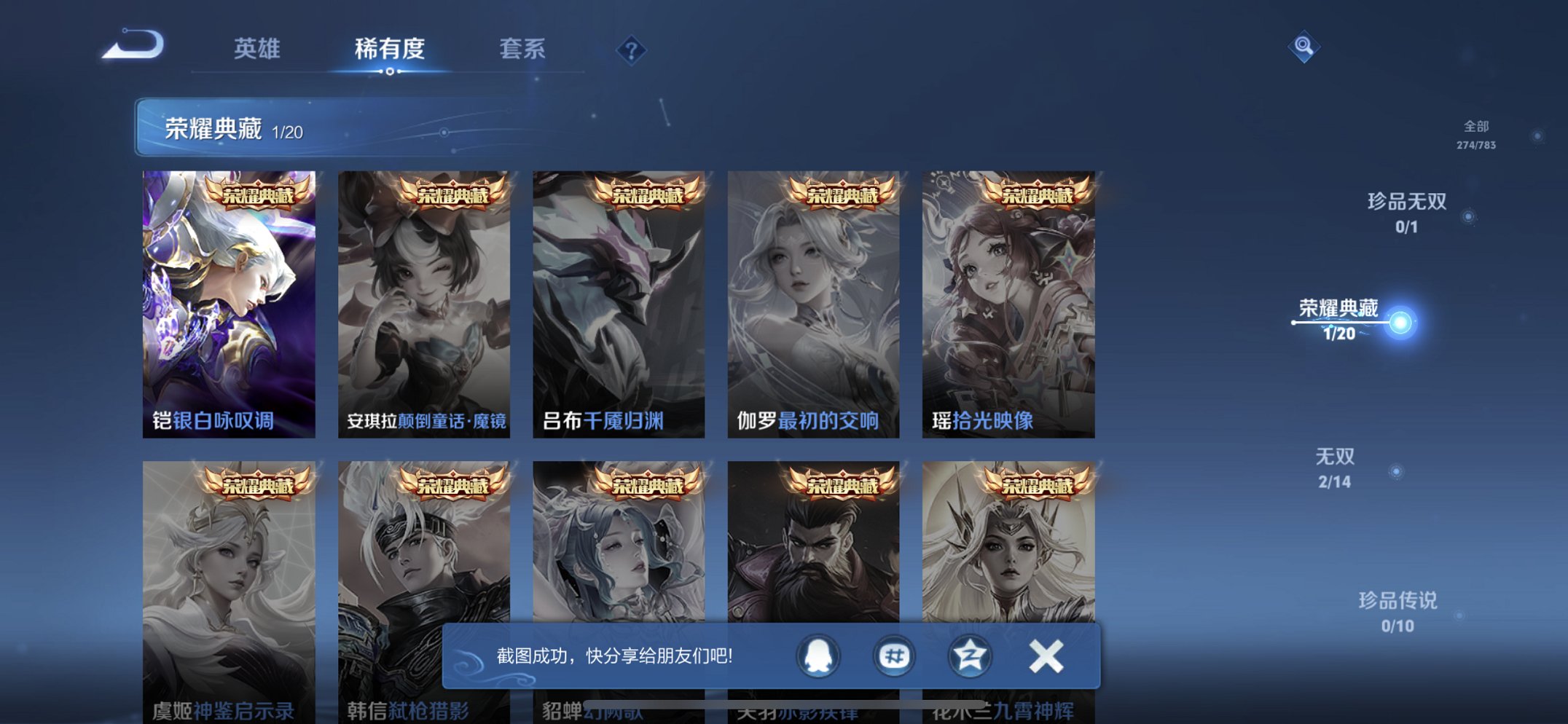
Task: Switch to the 套系 tab
Action: 524,49
